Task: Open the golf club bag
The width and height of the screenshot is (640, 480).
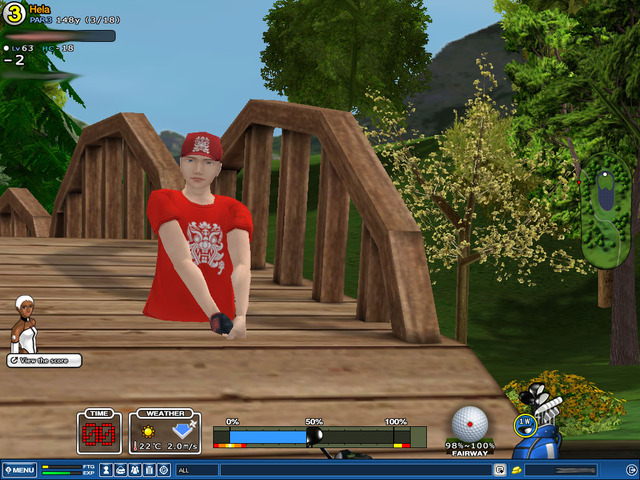Action: pyautogui.click(x=546, y=425)
